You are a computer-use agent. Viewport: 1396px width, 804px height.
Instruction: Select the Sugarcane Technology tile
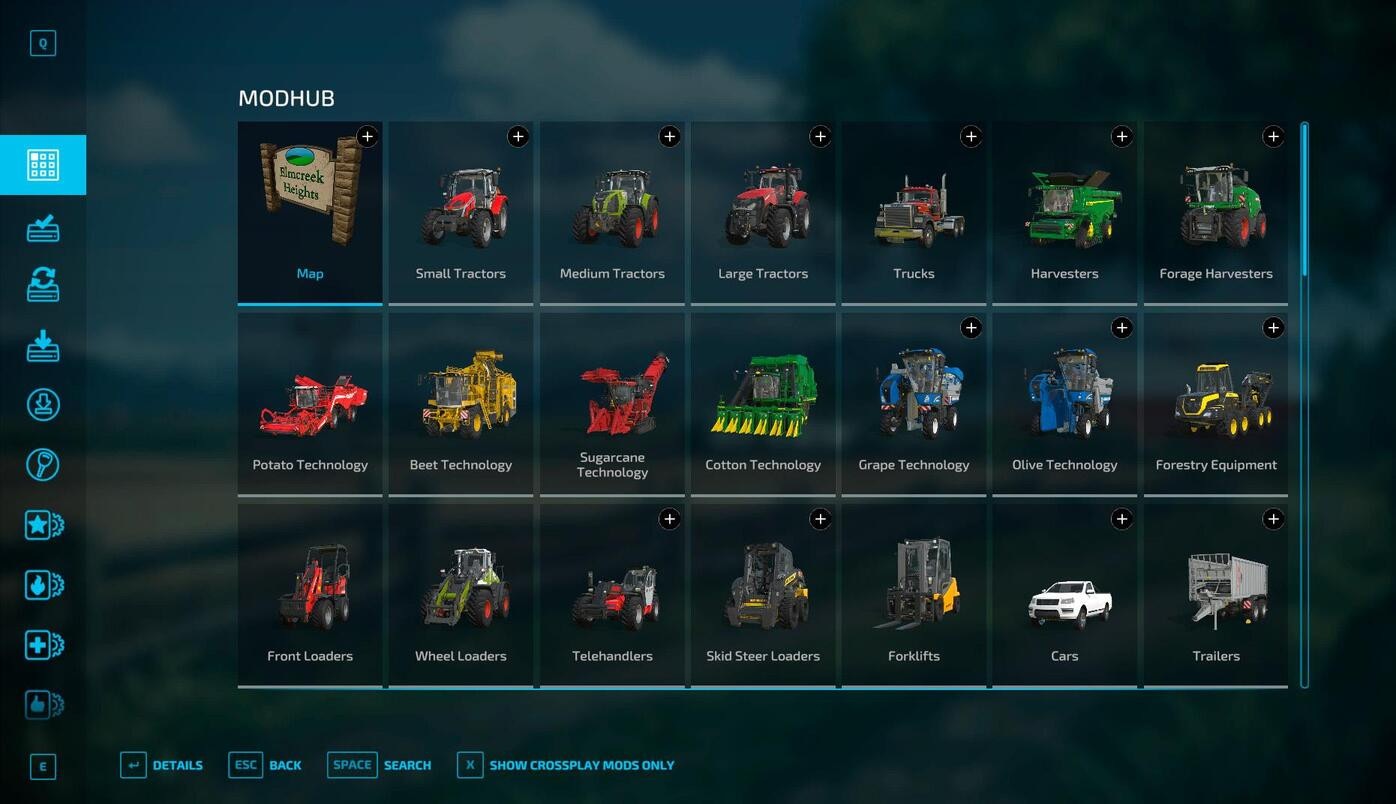(x=612, y=404)
